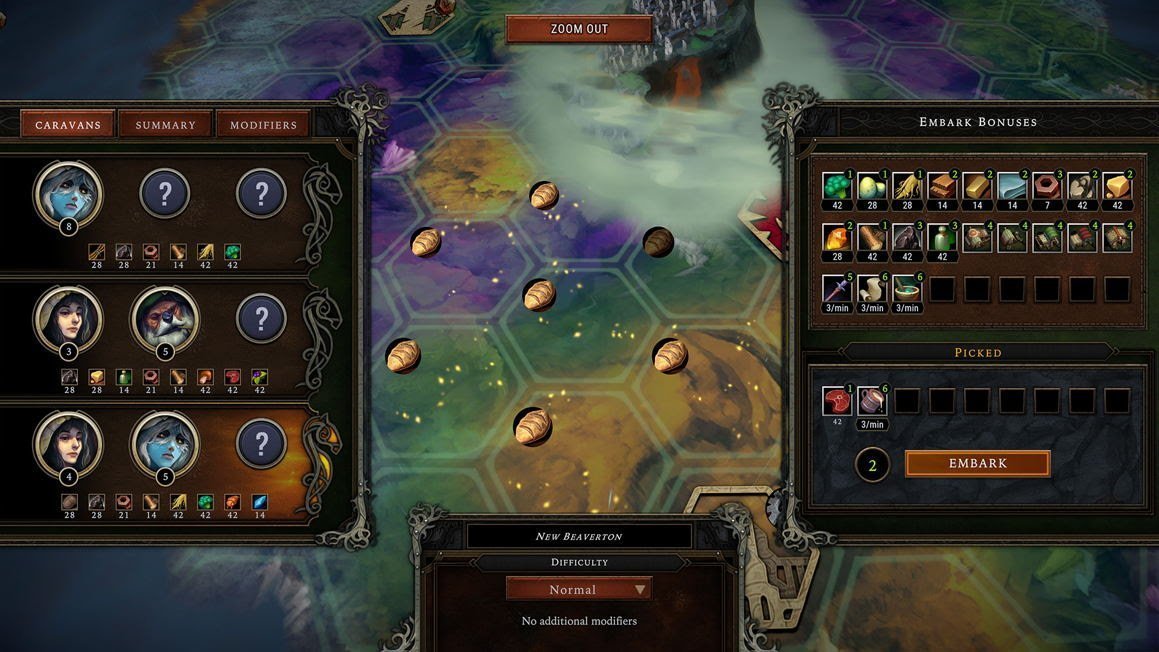Choose the blue fabric embark bonus
Screen dimensions: 1159x652
pyautogui.click(x=1011, y=187)
